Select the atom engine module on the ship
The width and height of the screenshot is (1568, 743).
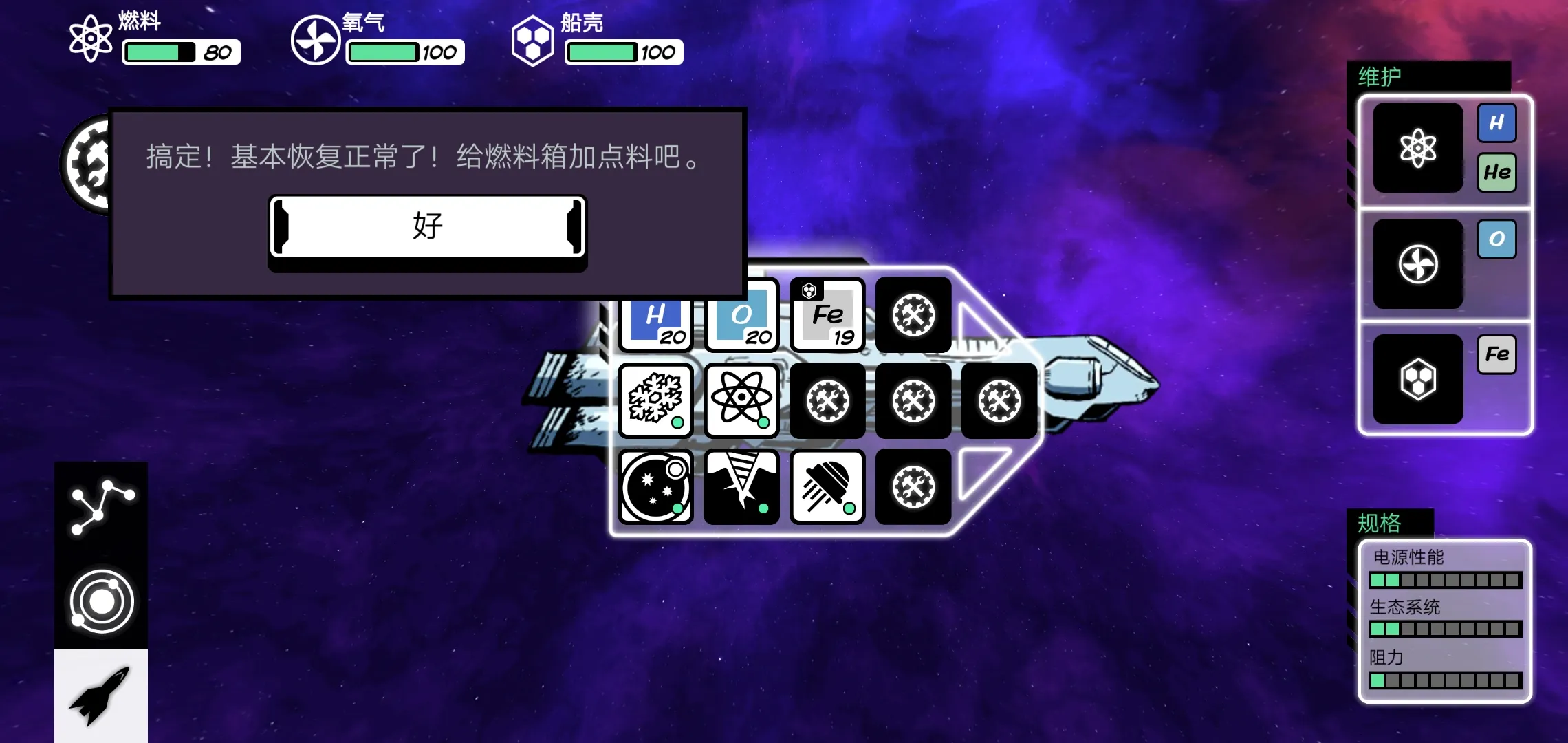[x=741, y=401]
